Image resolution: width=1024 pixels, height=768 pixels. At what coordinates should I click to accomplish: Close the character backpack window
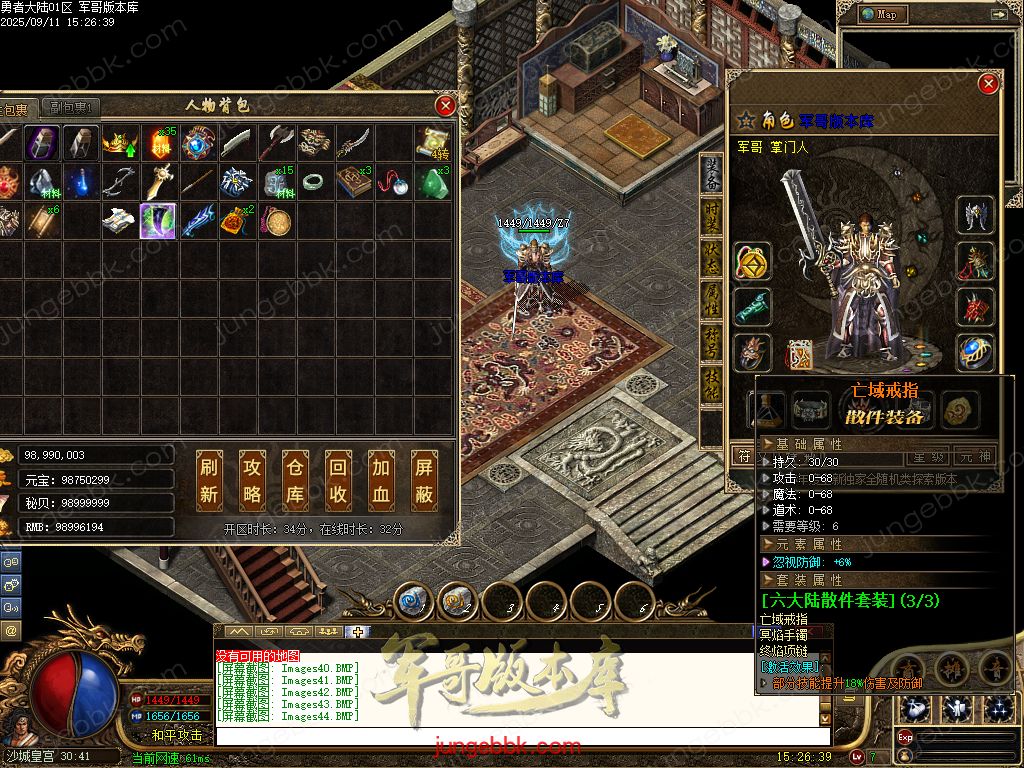446,105
